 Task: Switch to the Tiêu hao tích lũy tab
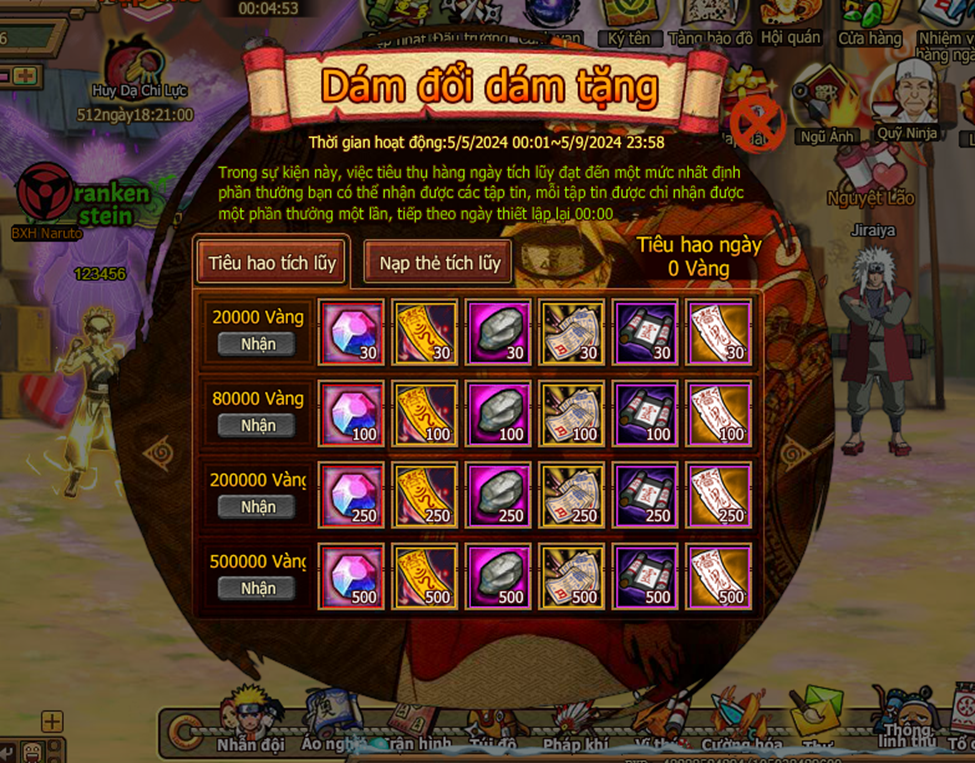point(272,264)
